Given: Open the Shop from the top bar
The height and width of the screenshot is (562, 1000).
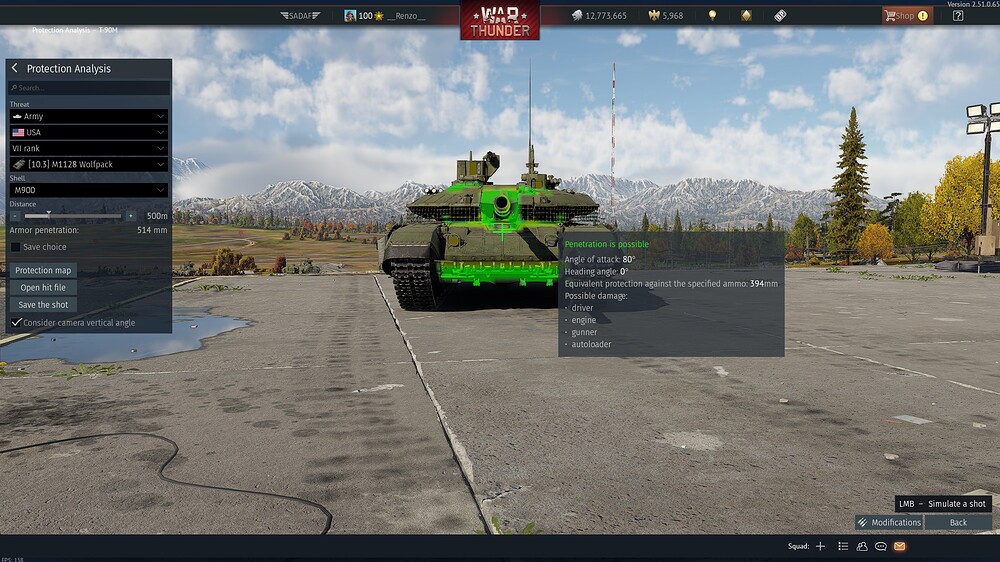Looking at the screenshot, I should 905,16.
